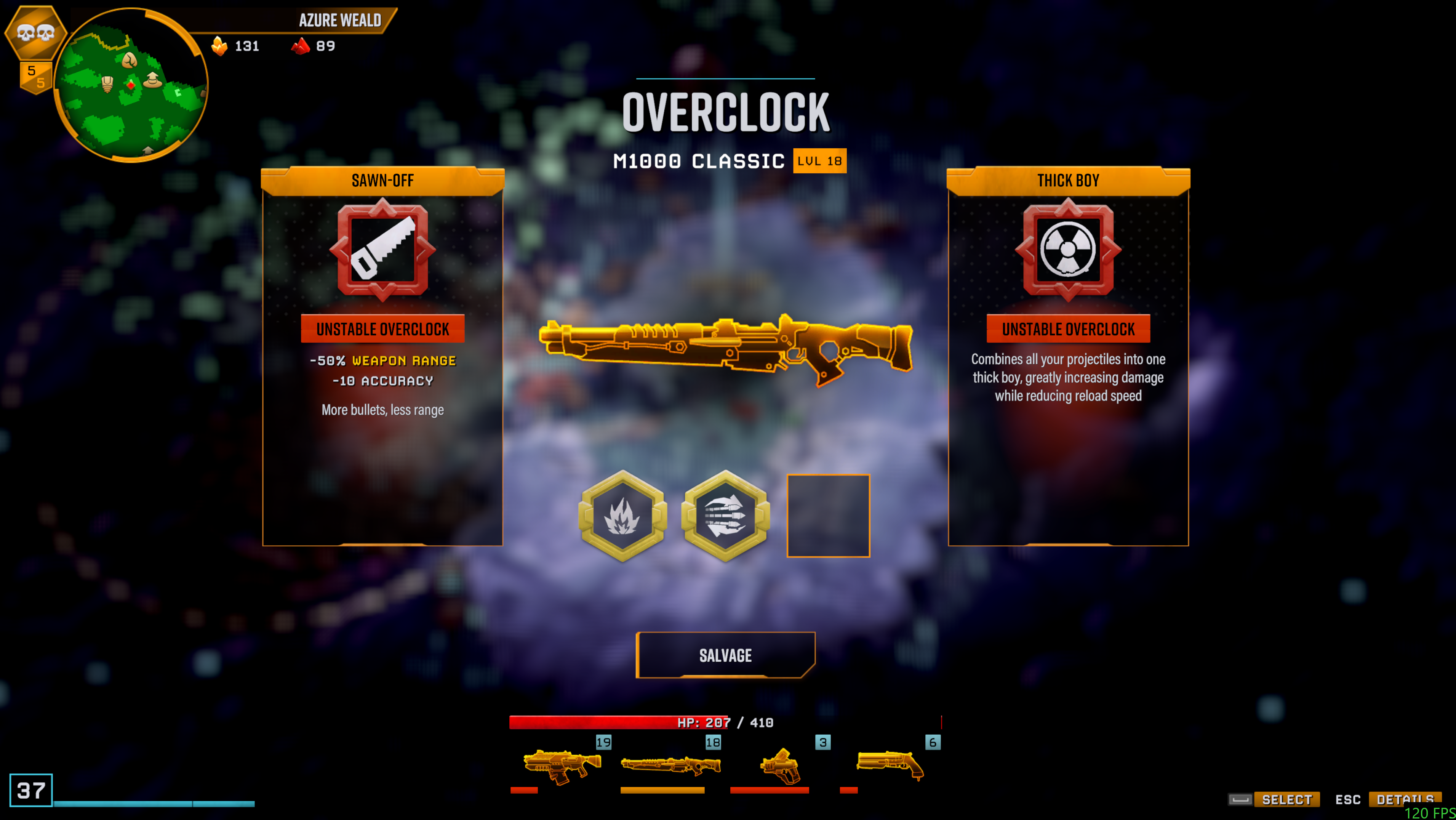1456x820 pixels.
Task: Choose the Thick Boy overclock card
Action: [1068, 356]
